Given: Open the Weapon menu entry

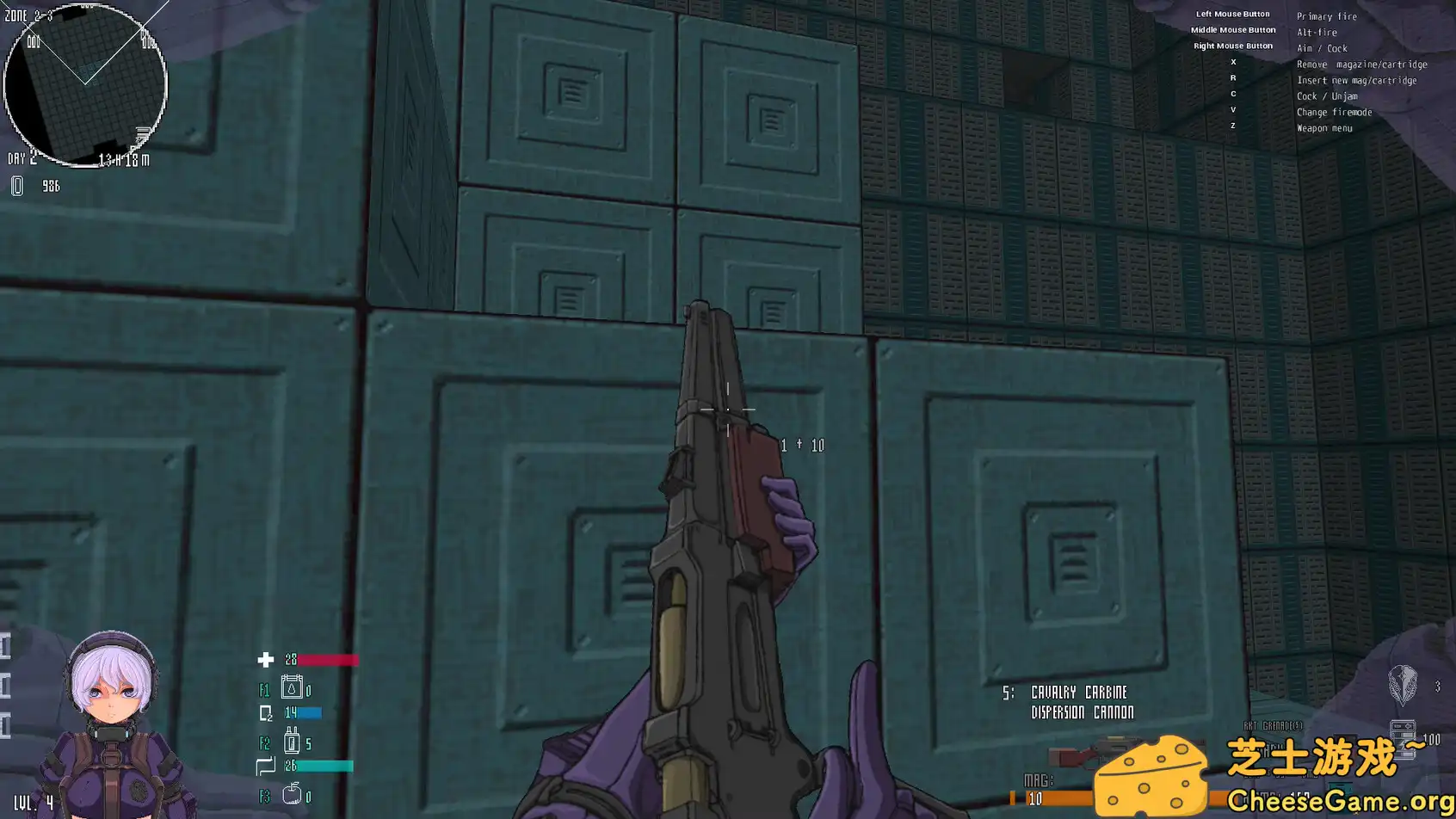Looking at the screenshot, I should [x=1323, y=127].
